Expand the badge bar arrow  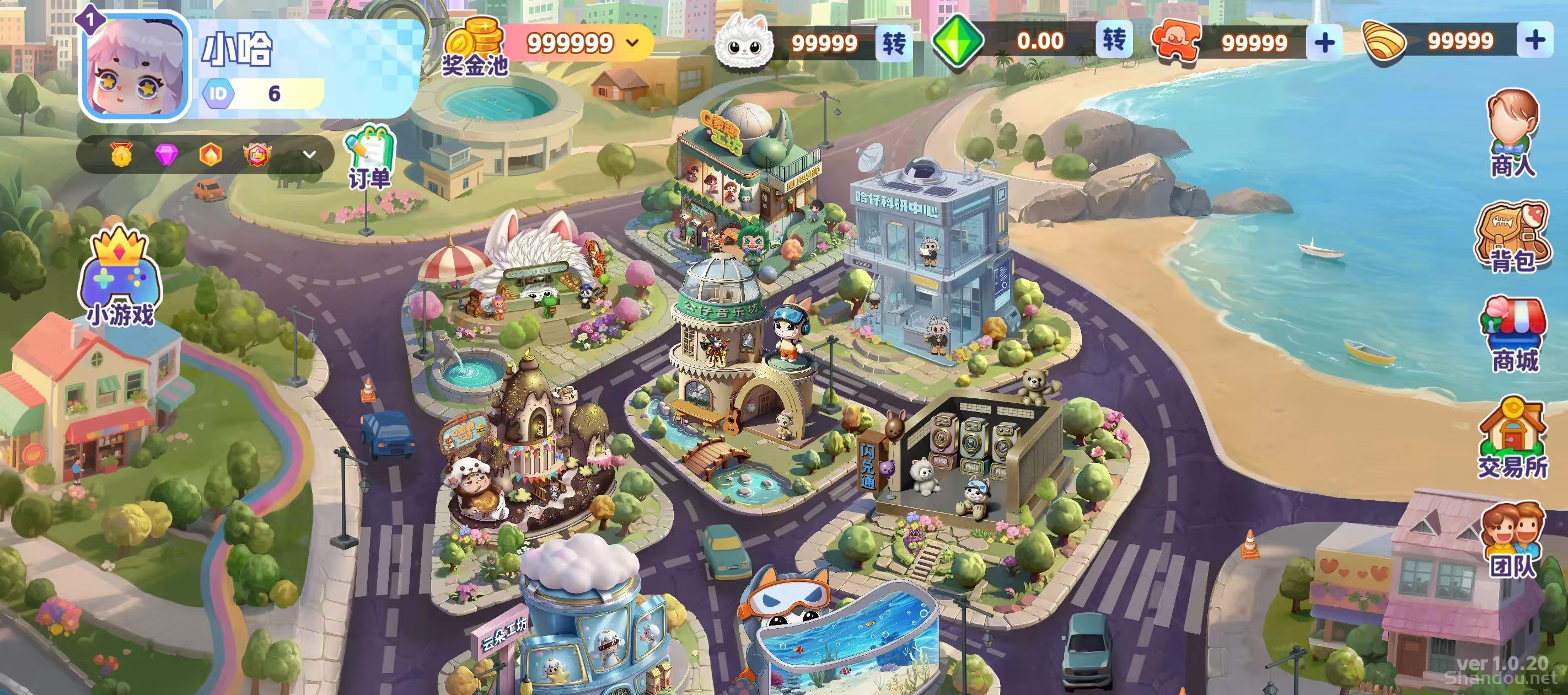[309, 154]
